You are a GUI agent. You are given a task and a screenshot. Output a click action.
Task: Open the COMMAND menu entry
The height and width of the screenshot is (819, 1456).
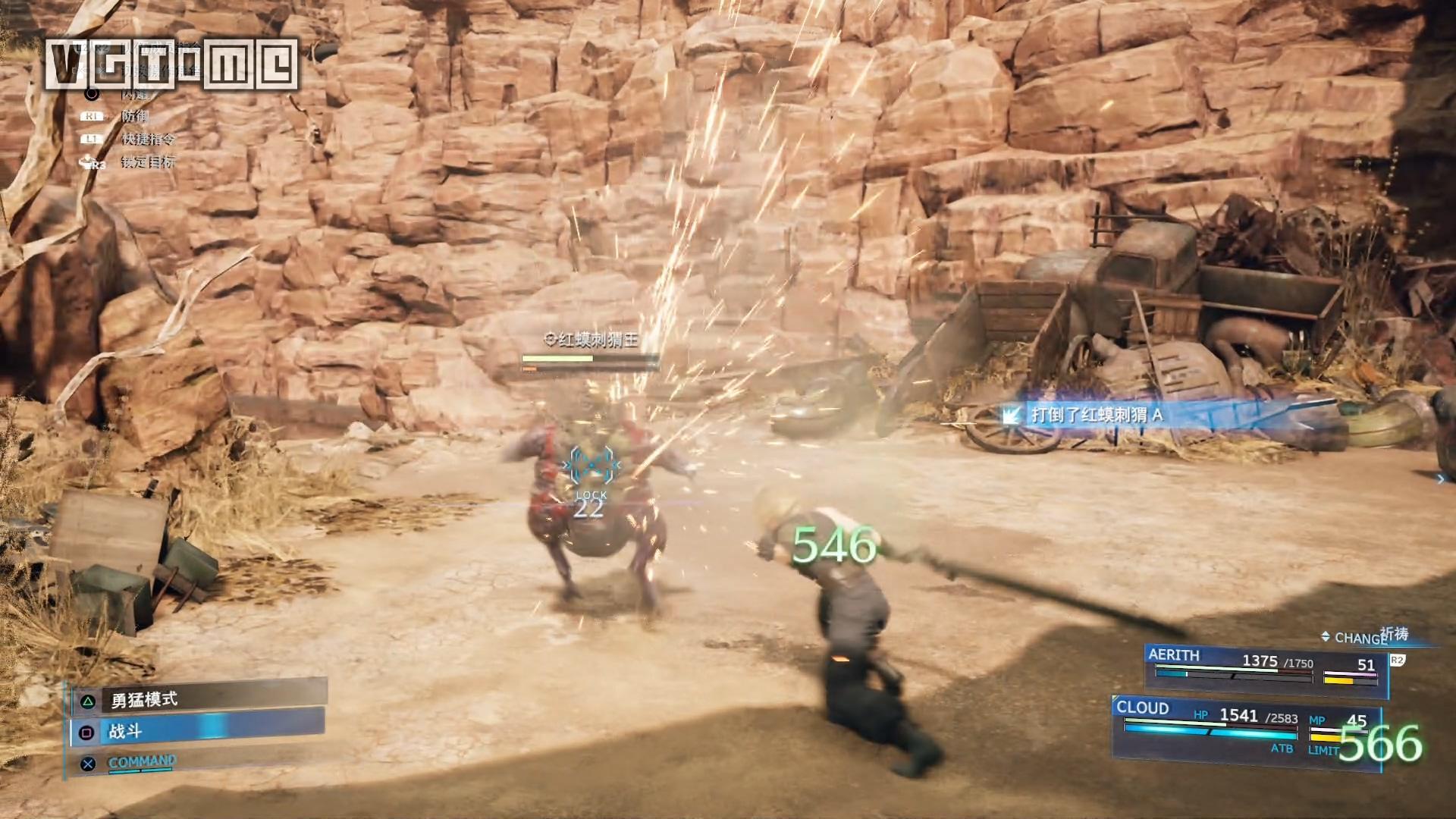pyautogui.click(x=143, y=762)
